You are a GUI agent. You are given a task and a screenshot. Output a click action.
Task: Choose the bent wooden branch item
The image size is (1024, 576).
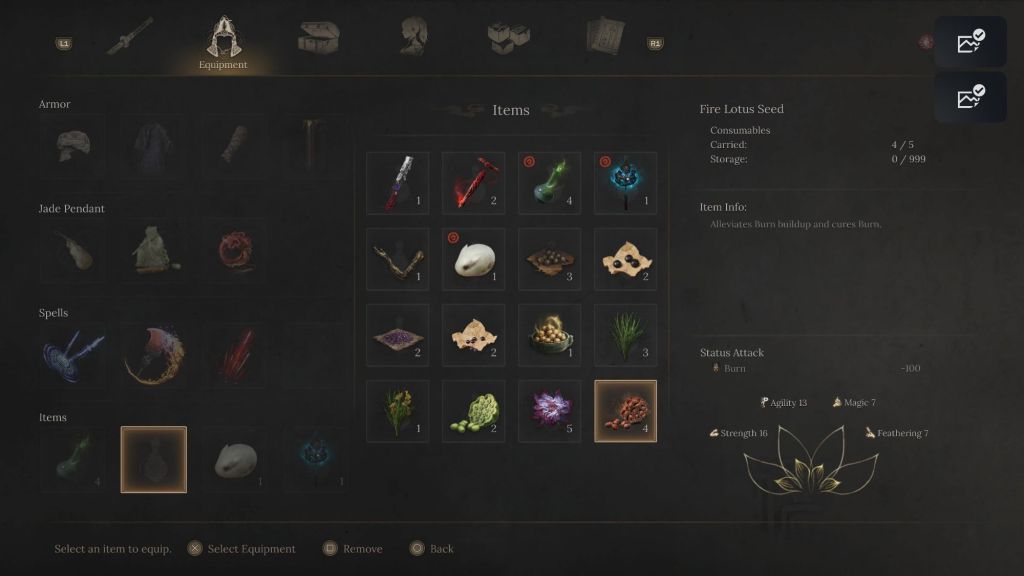pos(397,259)
